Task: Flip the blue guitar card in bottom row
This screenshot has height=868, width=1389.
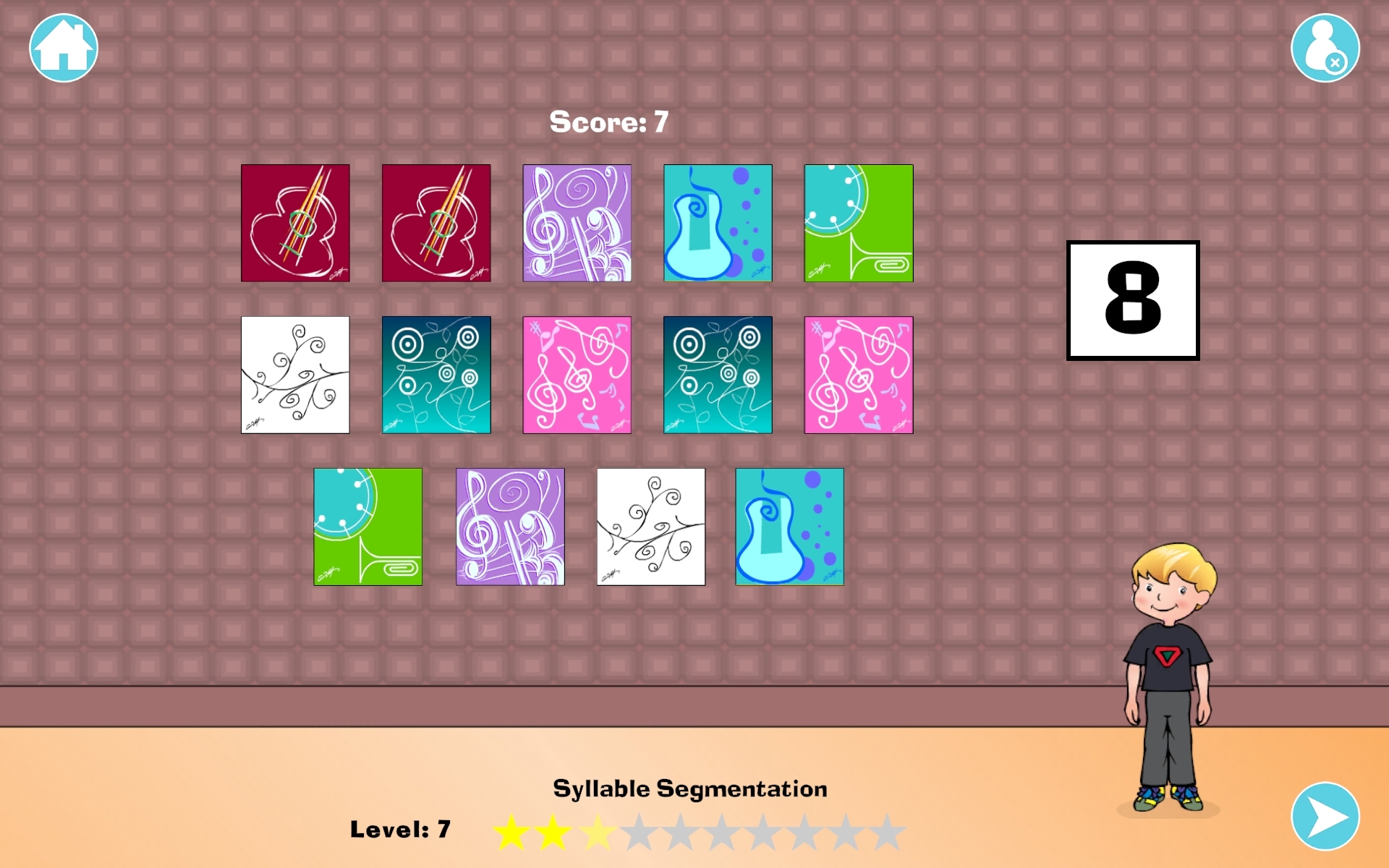Action: [789, 527]
